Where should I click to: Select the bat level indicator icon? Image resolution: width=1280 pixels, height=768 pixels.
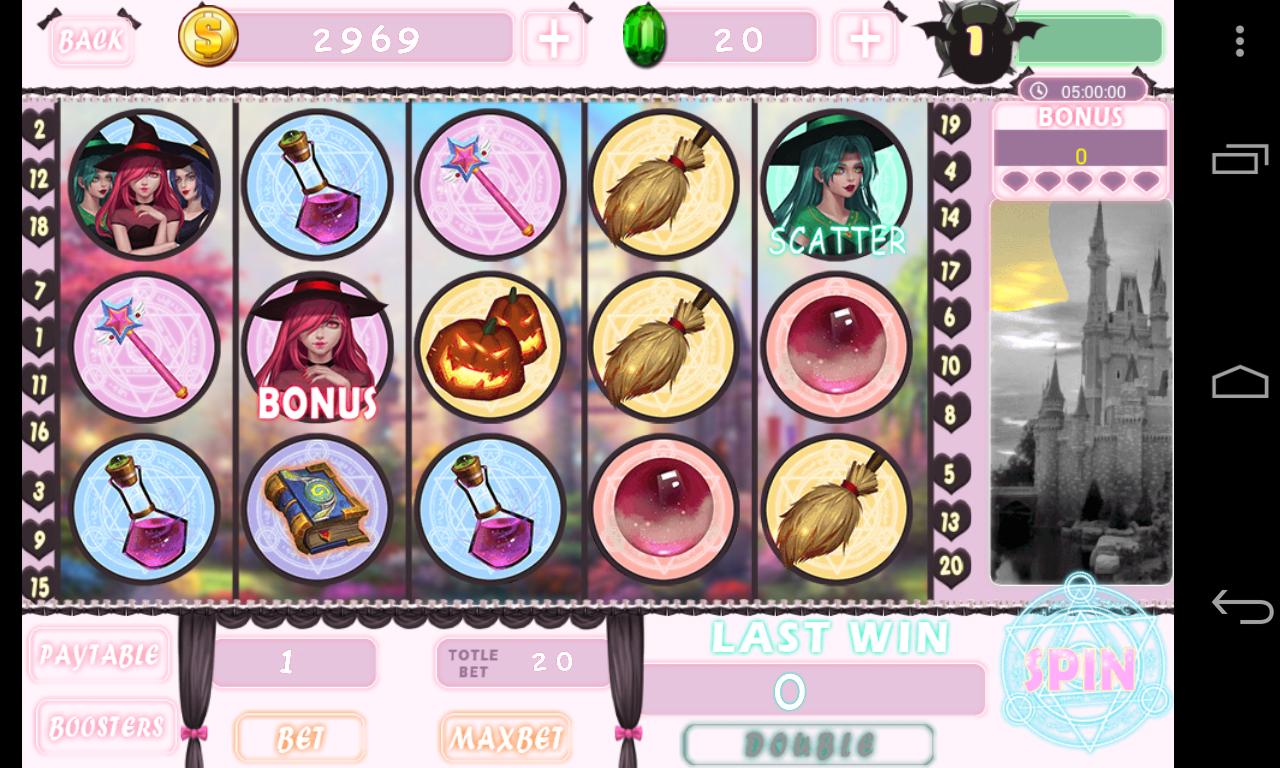(x=975, y=40)
